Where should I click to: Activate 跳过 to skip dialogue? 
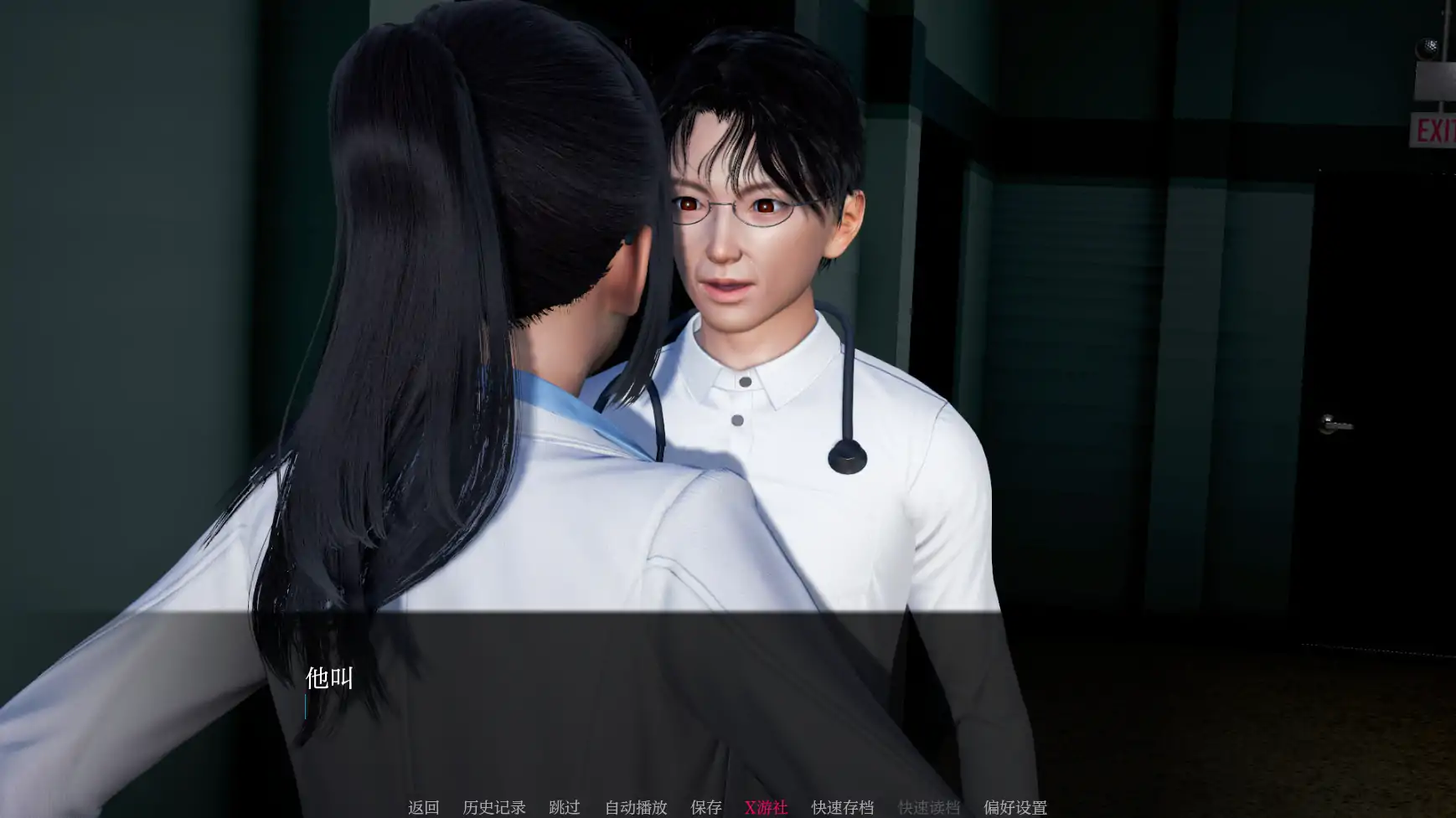point(564,807)
